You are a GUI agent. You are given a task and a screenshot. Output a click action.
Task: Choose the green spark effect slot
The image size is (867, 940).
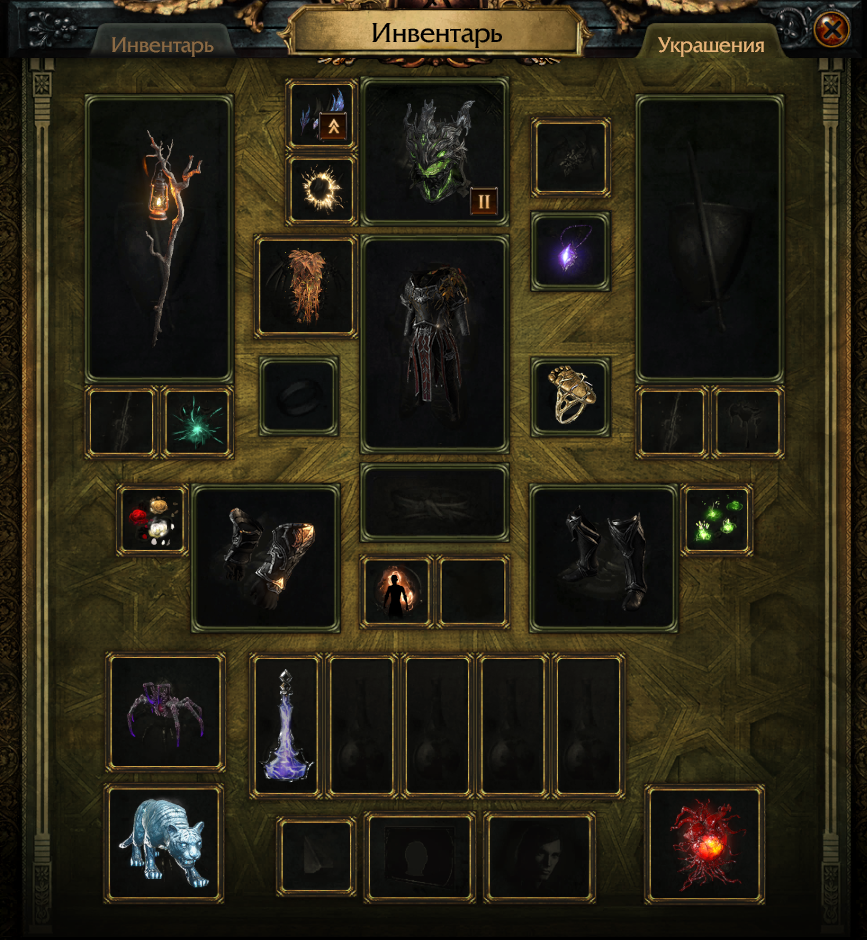point(197,422)
